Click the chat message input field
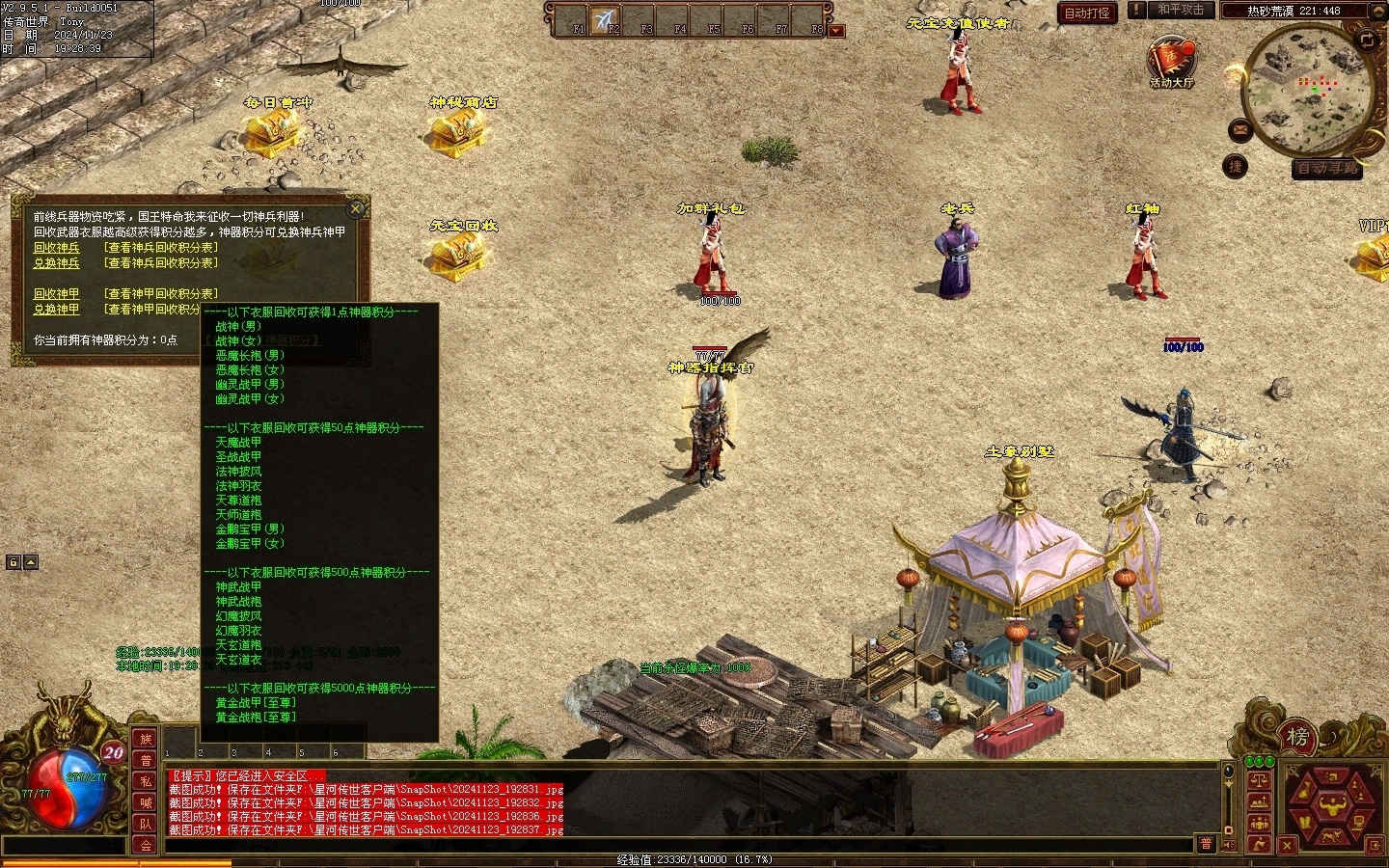 (675, 846)
